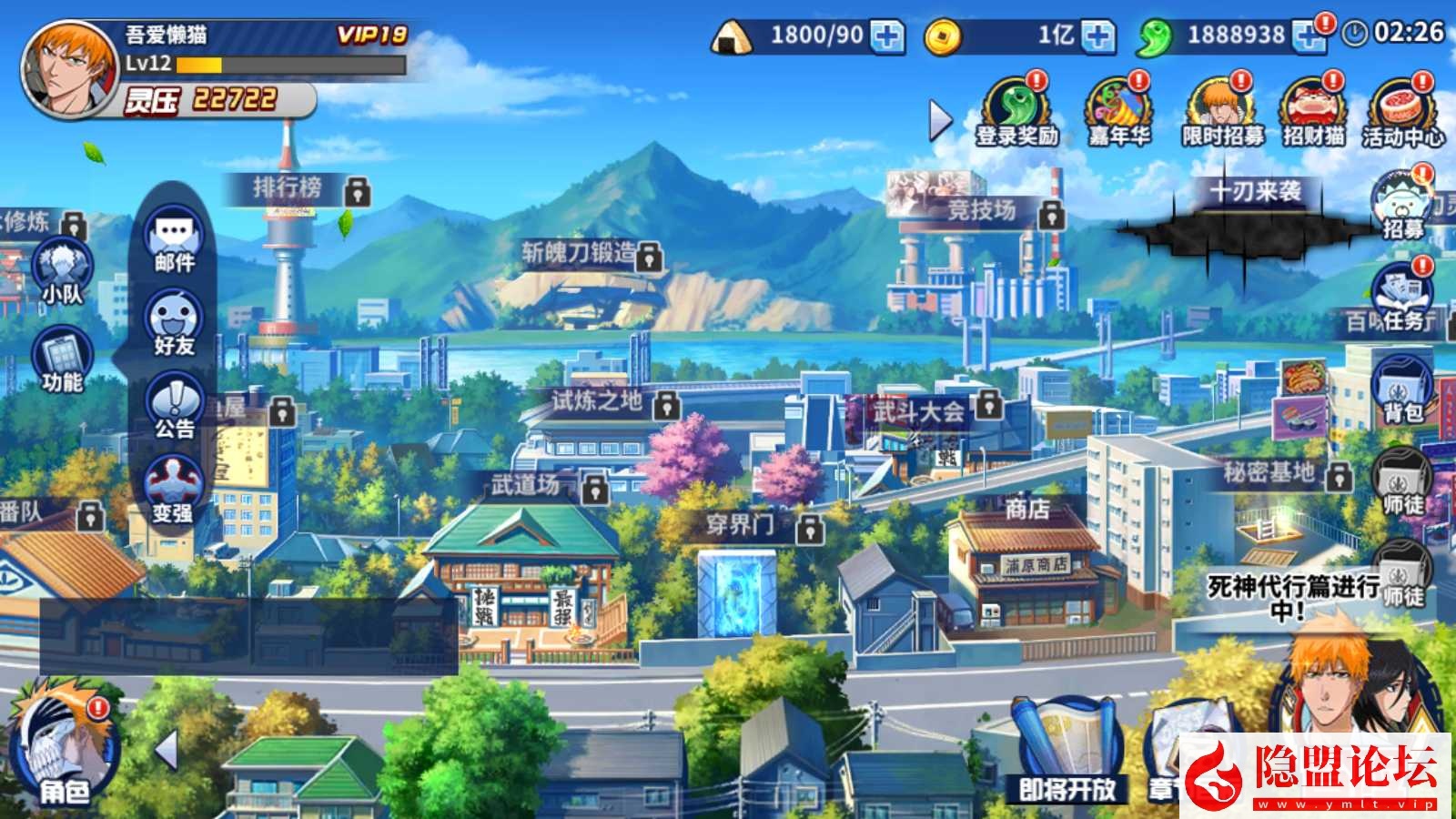Open the 小队 squad menu

tap(62, 271)
